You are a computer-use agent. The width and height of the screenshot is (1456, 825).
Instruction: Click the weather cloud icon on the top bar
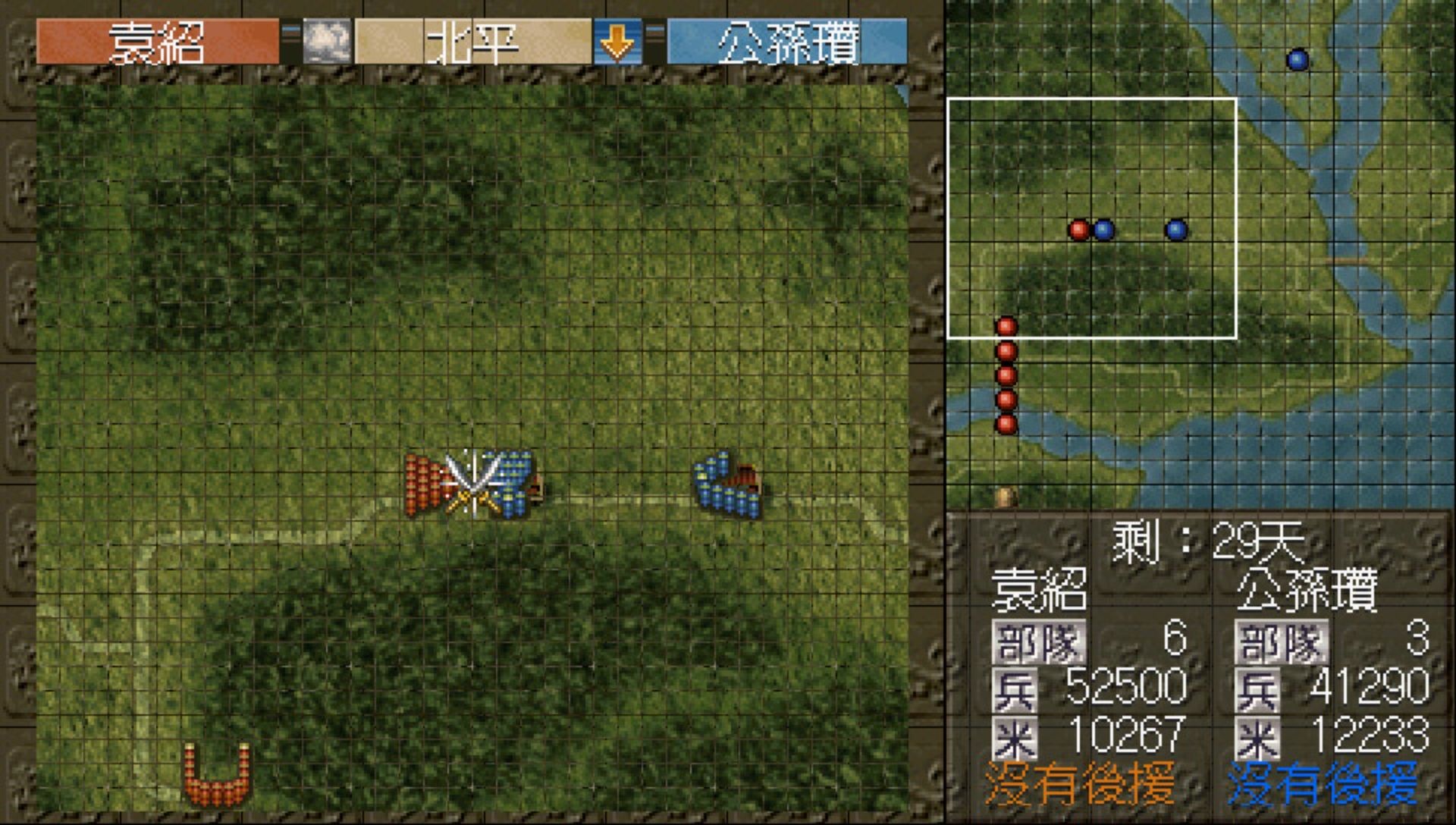[326, 42]
